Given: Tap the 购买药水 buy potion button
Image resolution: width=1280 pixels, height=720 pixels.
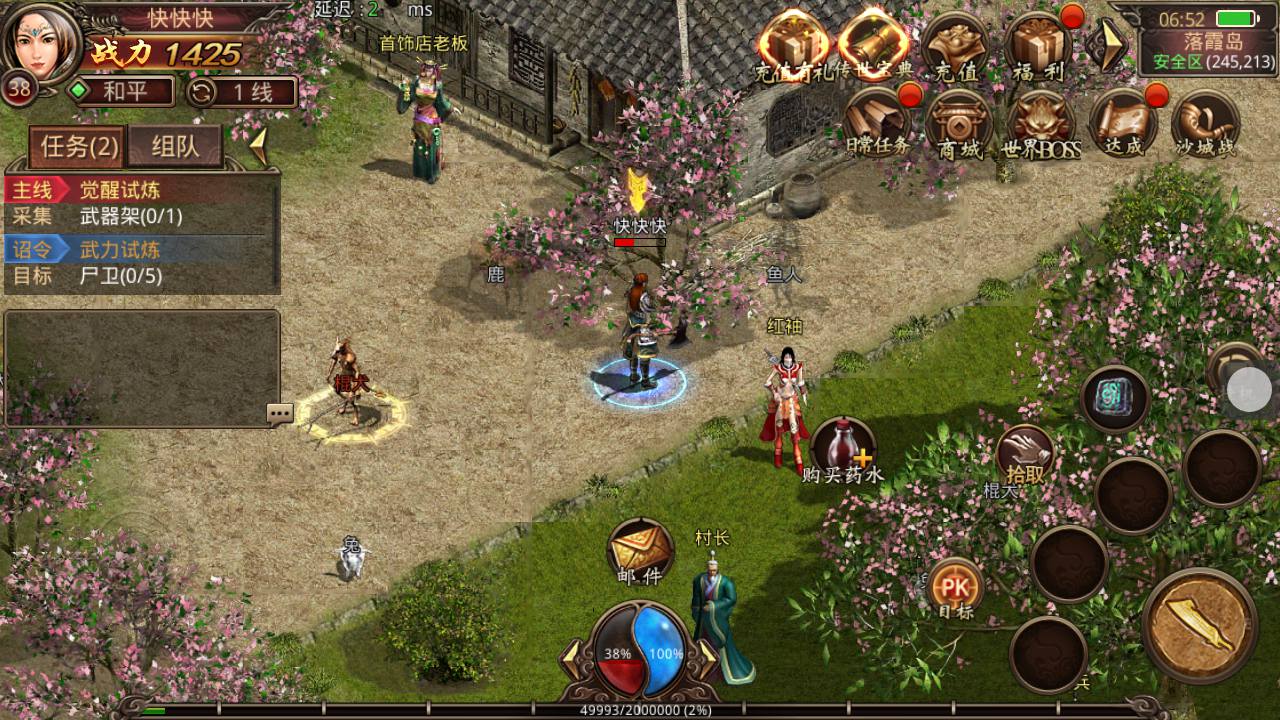Looking at the screenshot, I should (x=843, y=451).
